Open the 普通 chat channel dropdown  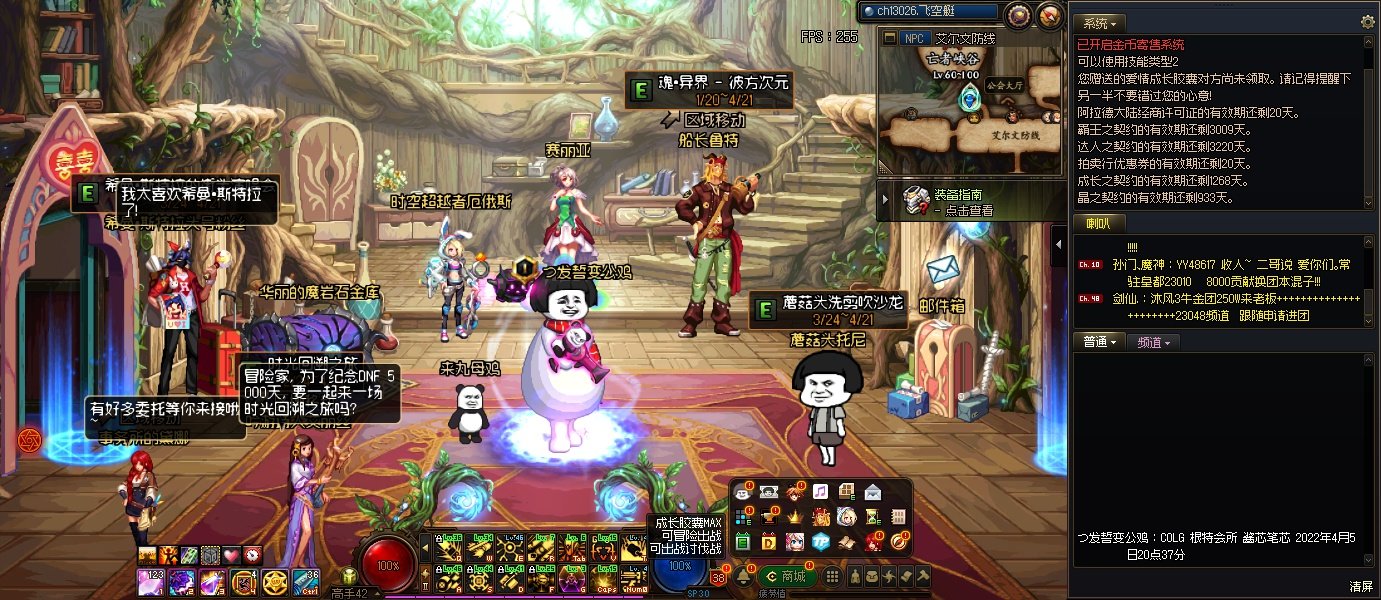tap(1099, 342)
